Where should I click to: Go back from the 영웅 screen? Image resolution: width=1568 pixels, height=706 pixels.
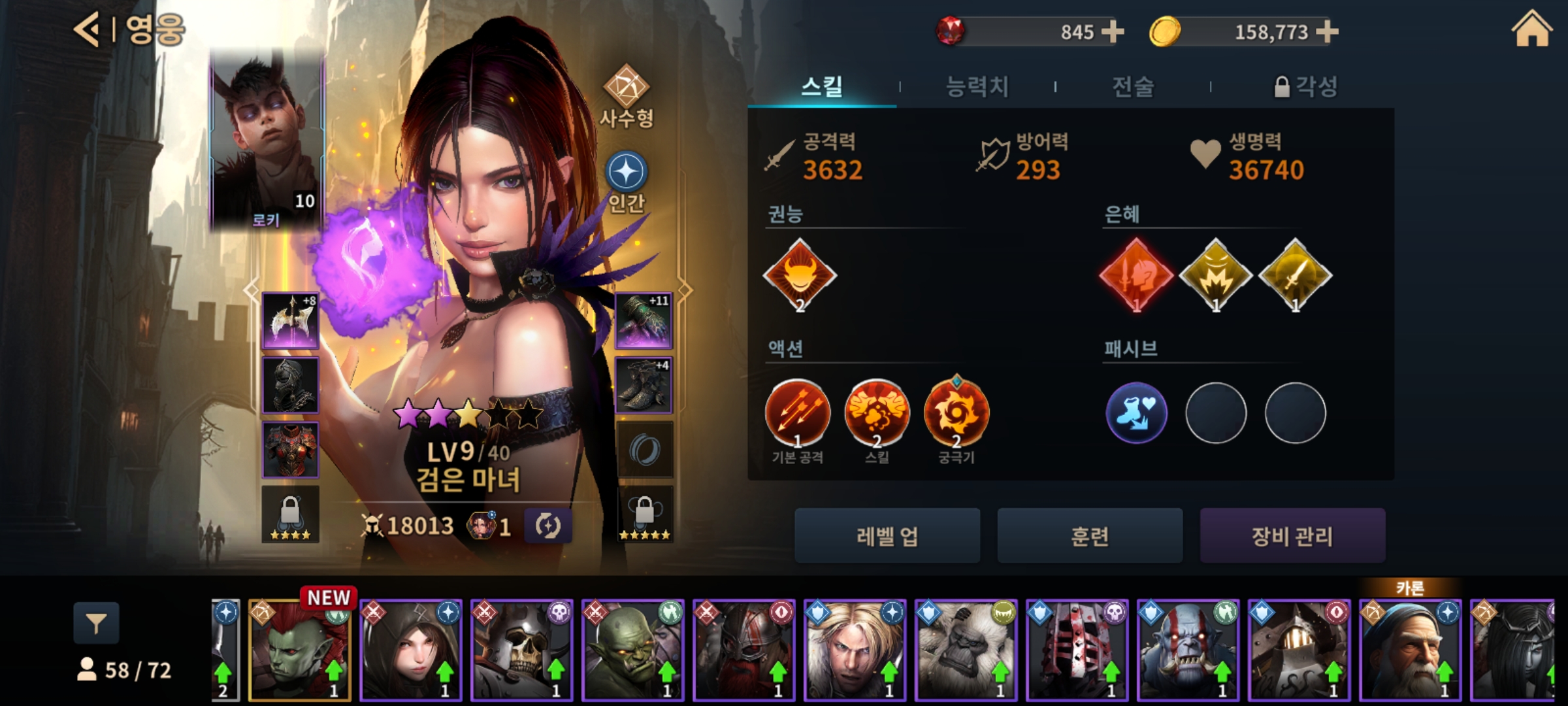87,30
